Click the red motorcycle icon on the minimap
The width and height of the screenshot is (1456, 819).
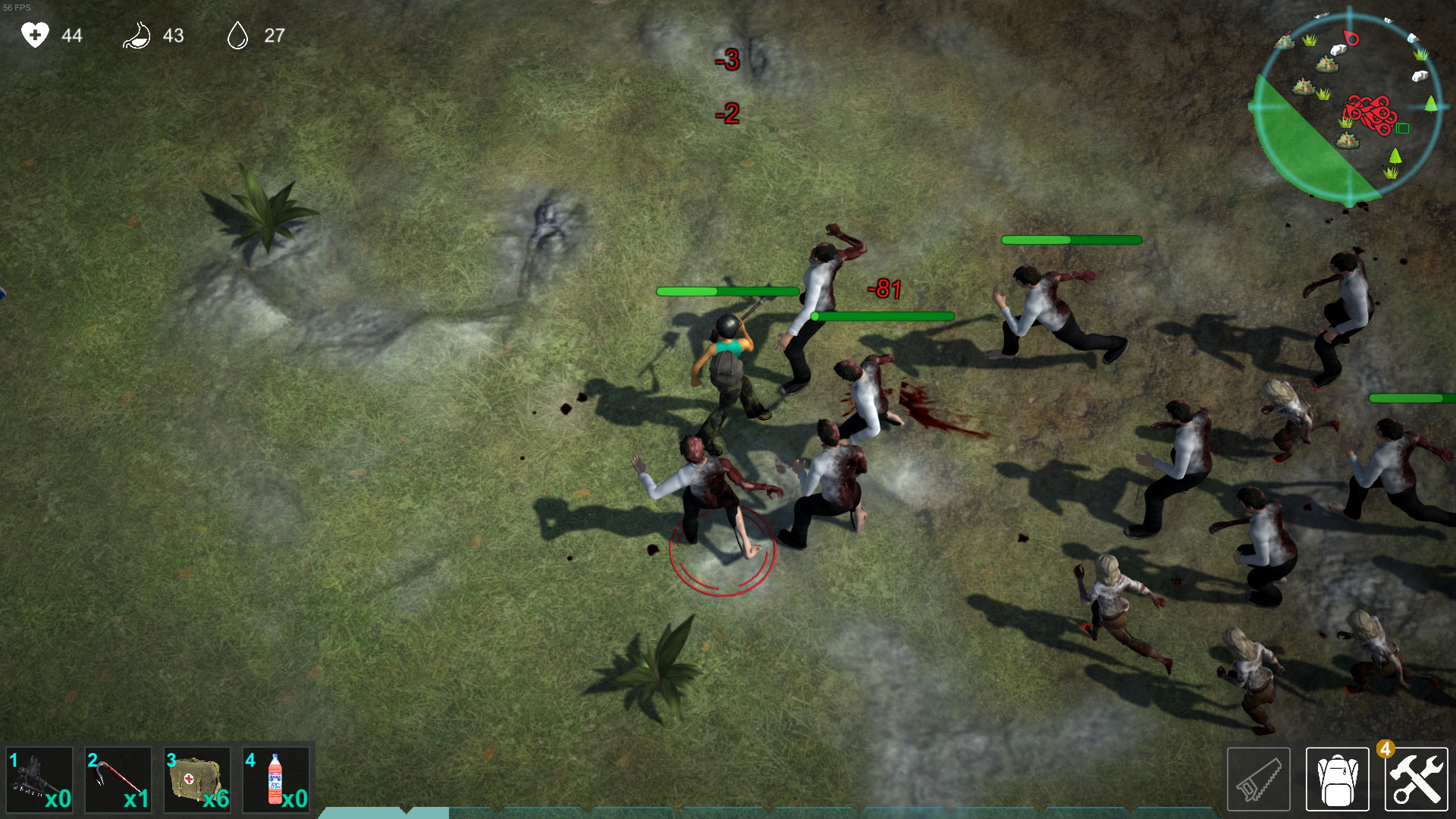point(1369,112)
